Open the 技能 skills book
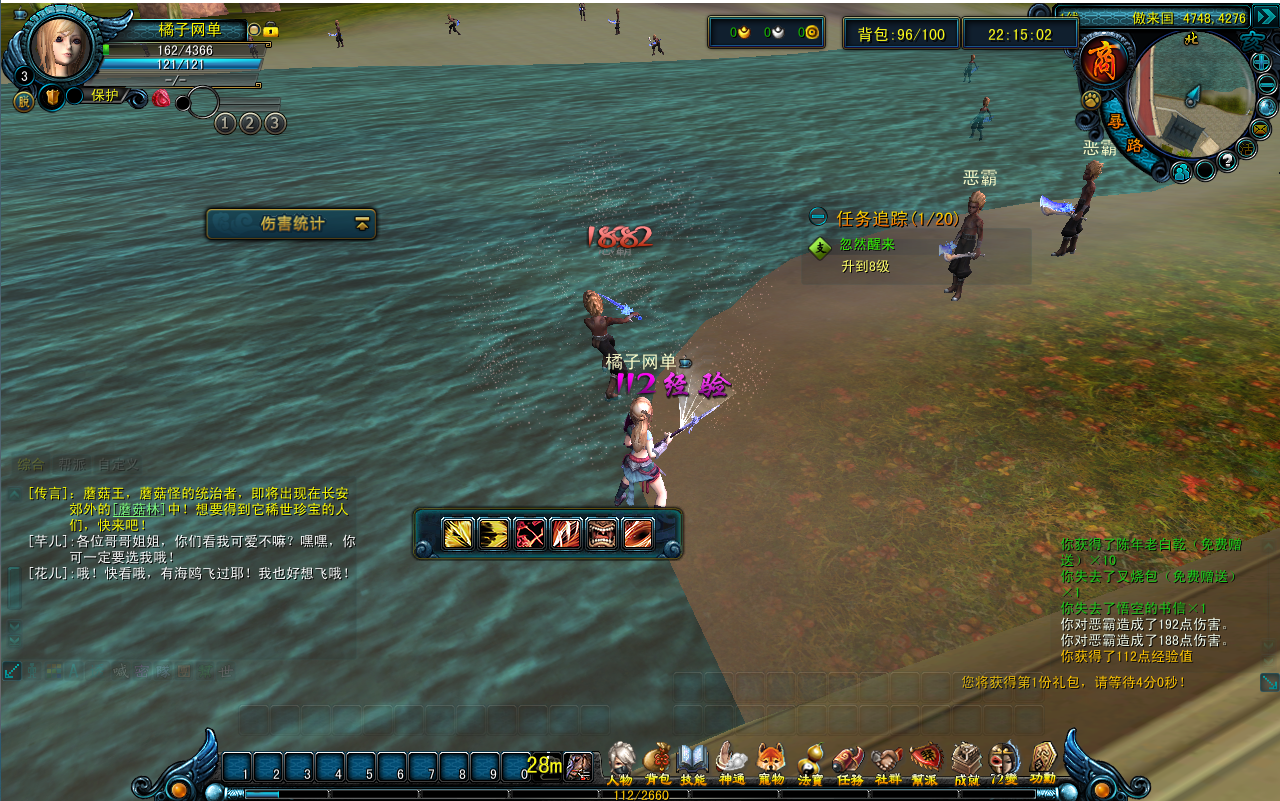This screenshot has width=1280, height=801. [693, 764]
